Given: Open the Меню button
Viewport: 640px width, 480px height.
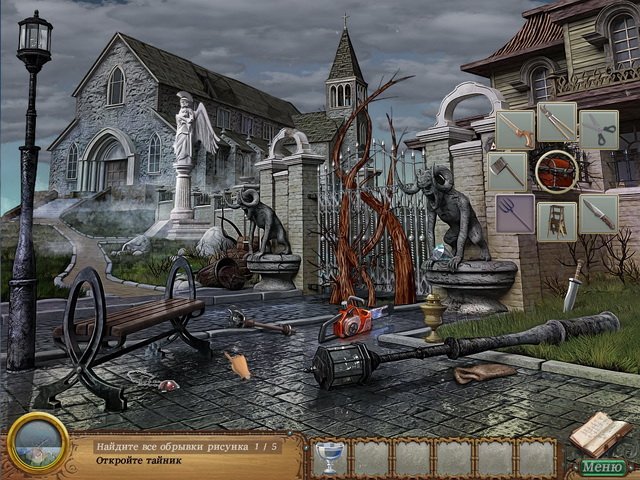Looking at the screenshot, I should click(x=602, y=466).
